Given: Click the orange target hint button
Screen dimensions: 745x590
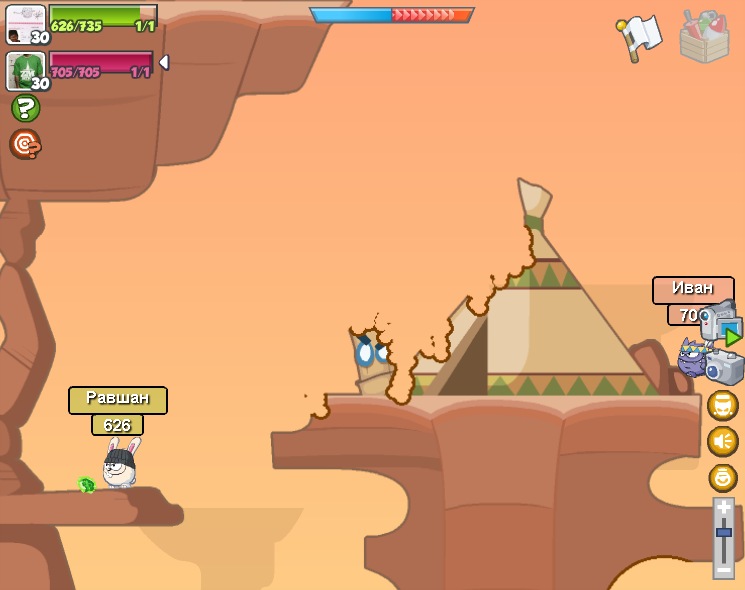Looking at the screenshot, I should point(25,144).
